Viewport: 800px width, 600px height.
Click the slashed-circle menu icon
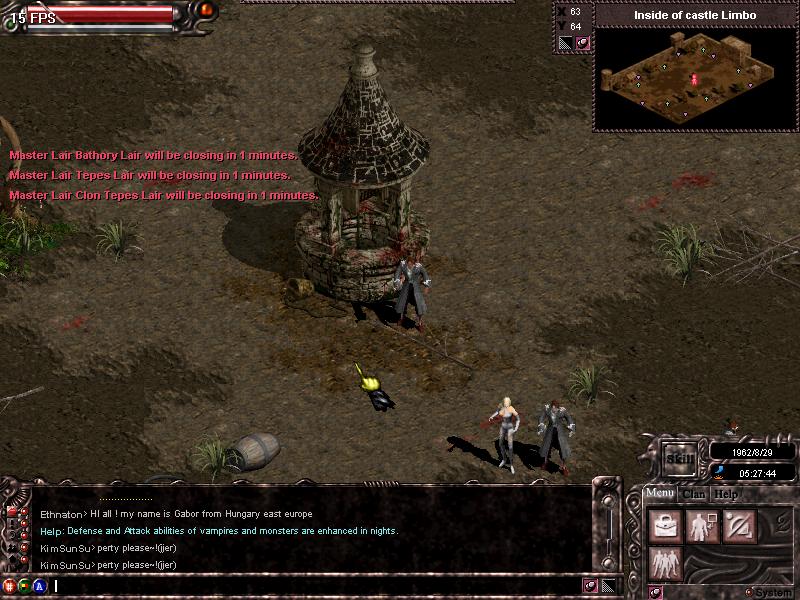click(x=741, y=527)
